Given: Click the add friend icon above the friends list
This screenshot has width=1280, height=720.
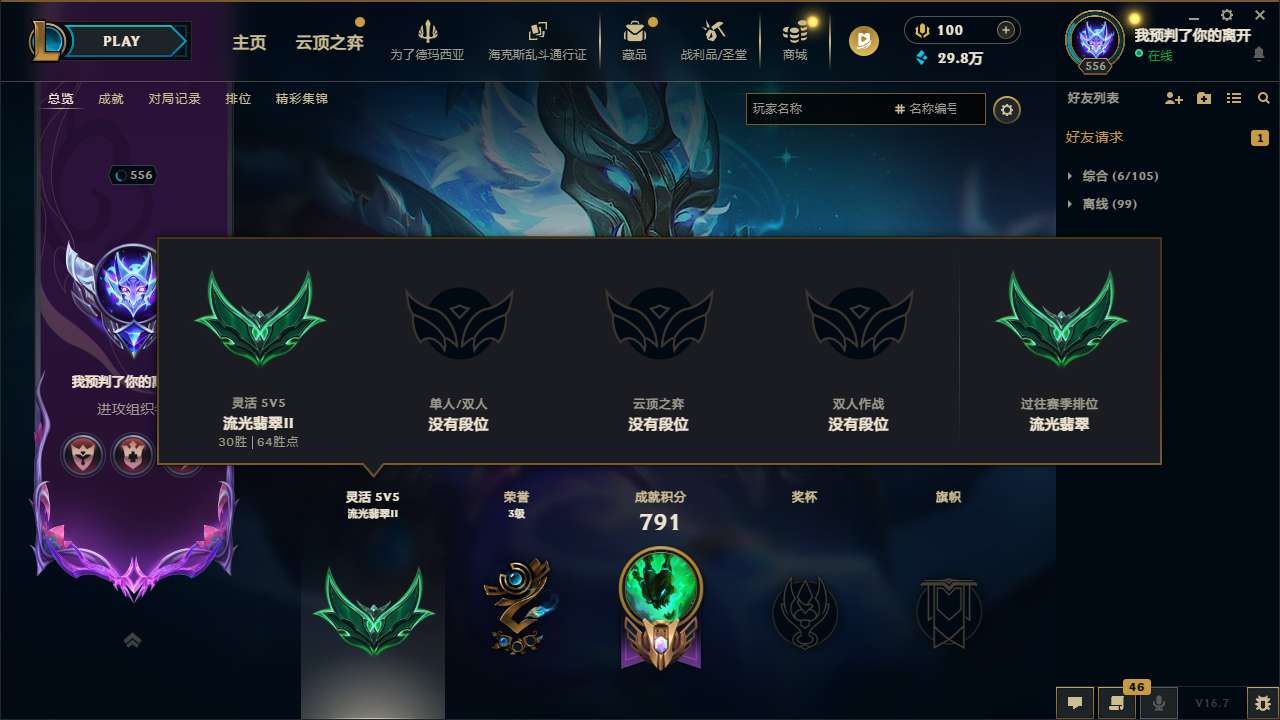Looking at the screenshot, I should tap(1172, 98).
